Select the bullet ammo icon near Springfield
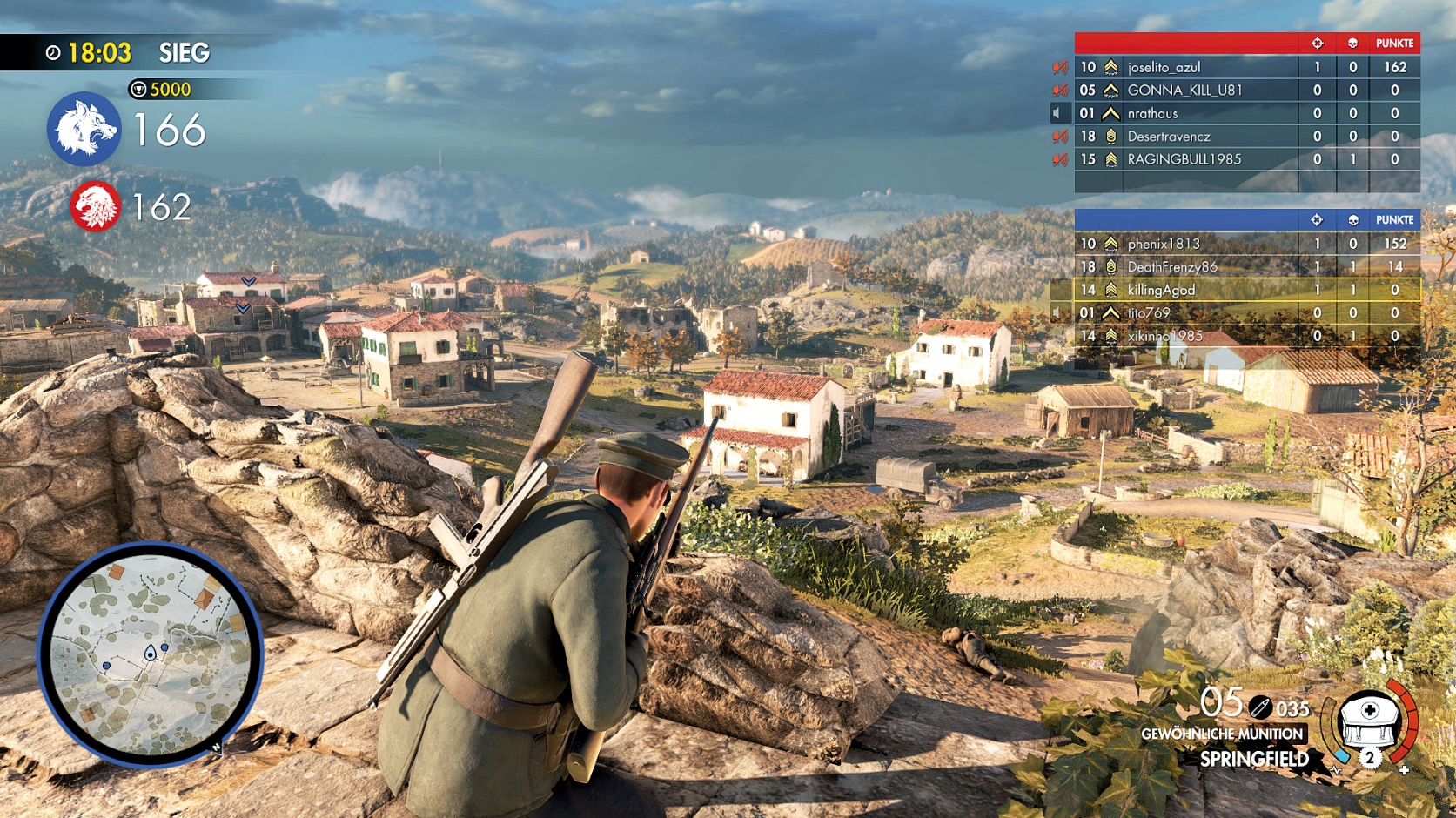Image resolution: width=1456 pixels, height=818 pixels. (x=1259, y=707)
